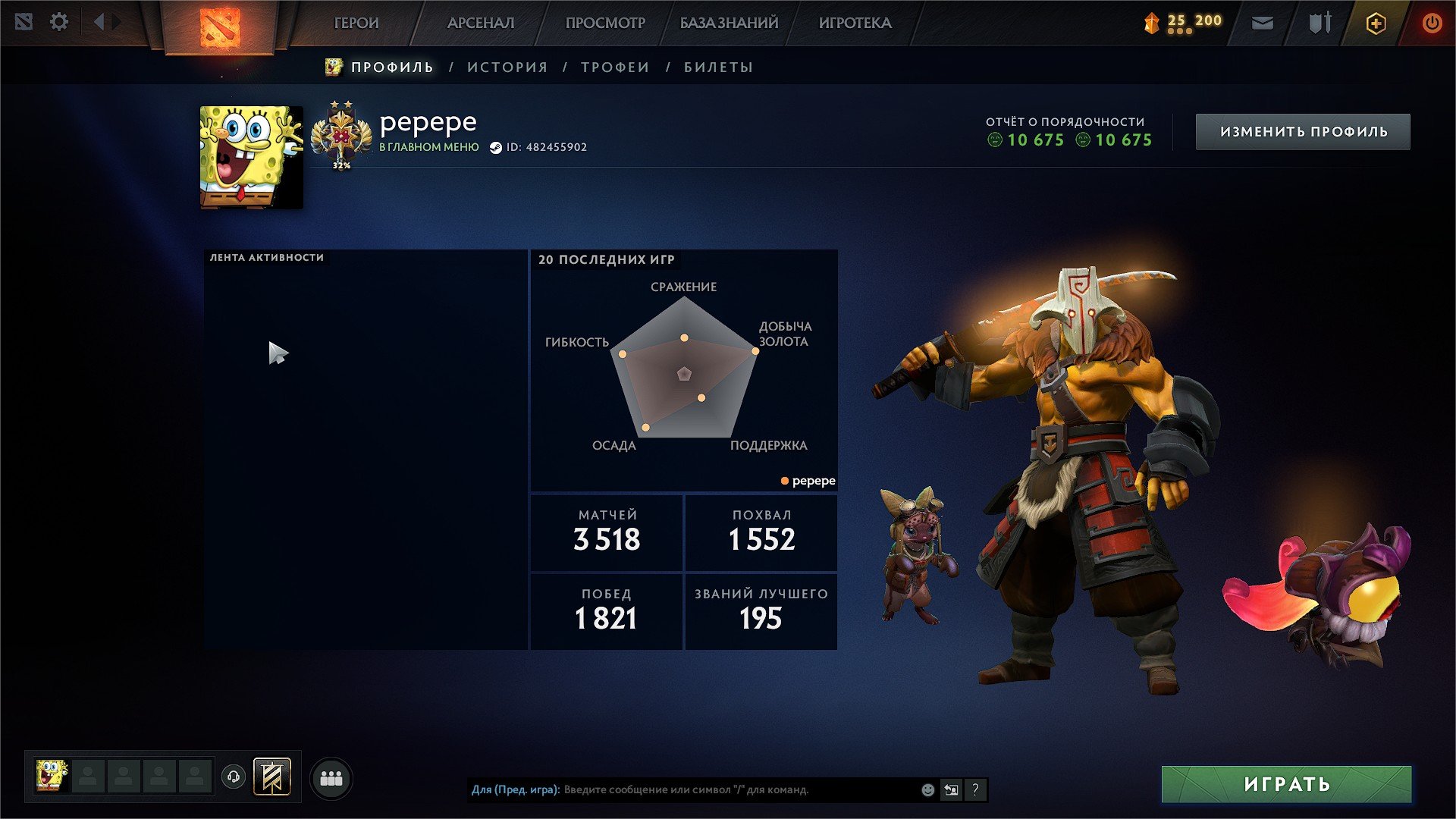Click the chat message input field
Image resolution: width=1456 pixels, height=819 pixels.
[682, 789]
